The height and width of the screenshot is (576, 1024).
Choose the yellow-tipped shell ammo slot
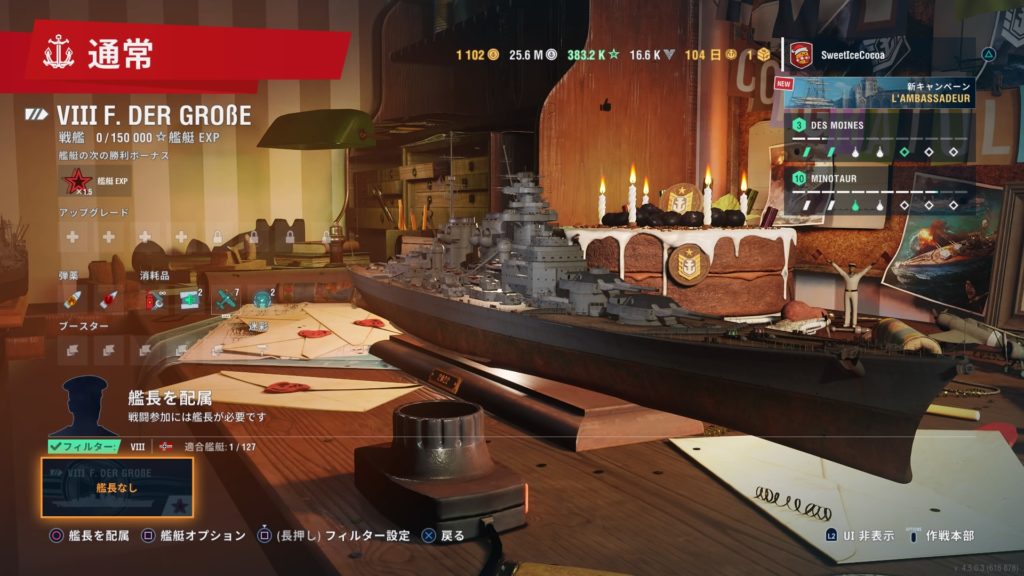point(73,299)
